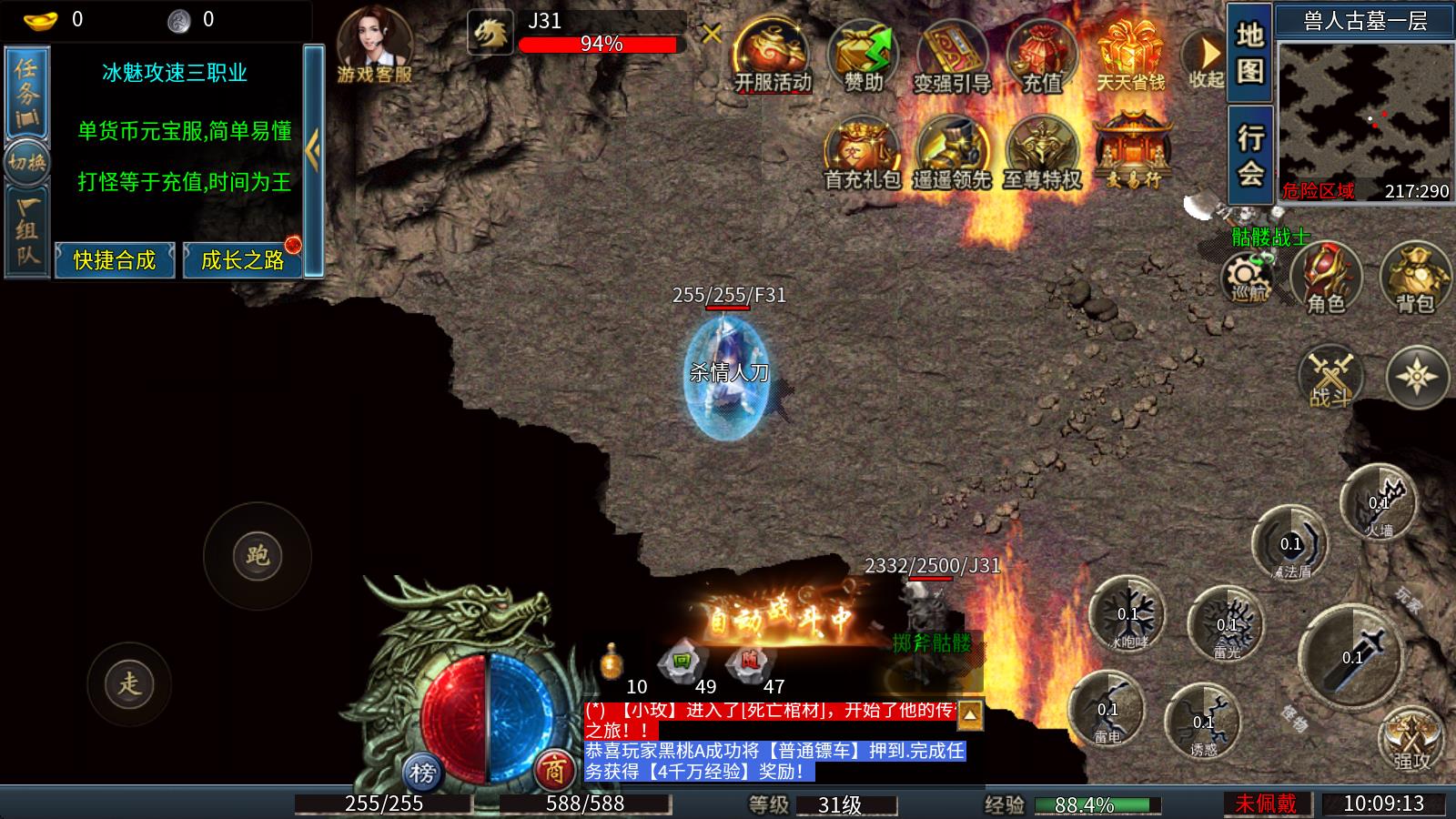This screenshot has width=1456, height=819.
Task: Open the 游戏客服 customer service portrait
Action: click(374, 44)
